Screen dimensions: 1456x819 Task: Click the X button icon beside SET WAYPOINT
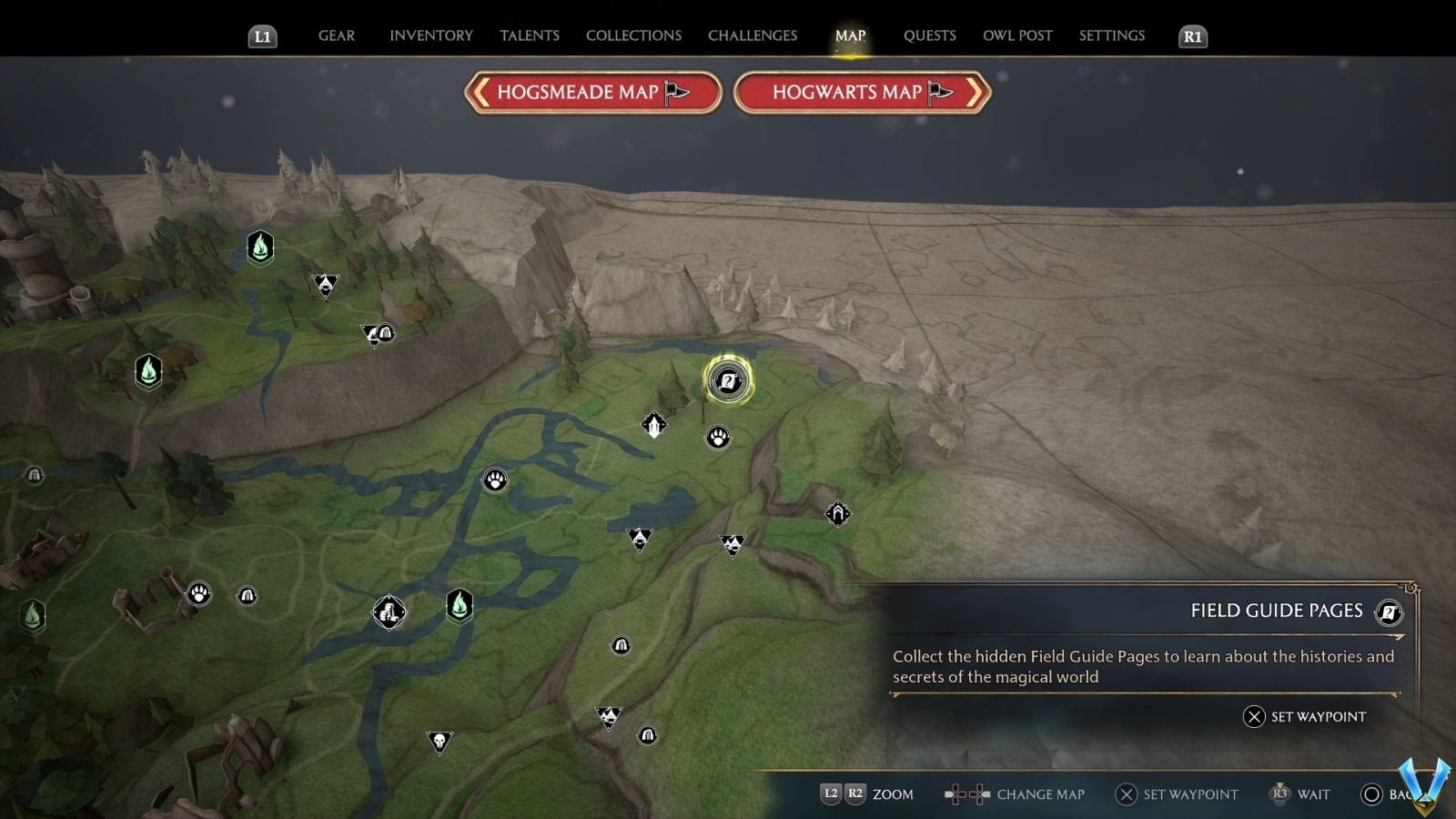click(x=1254, y=717)
